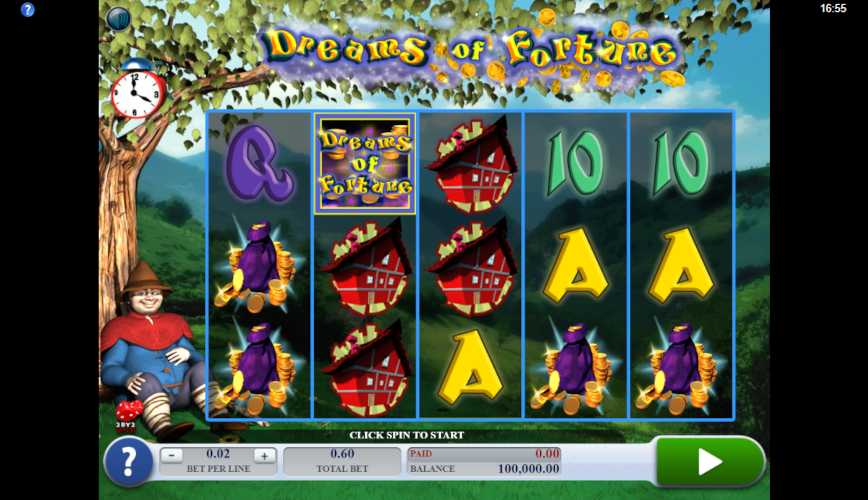Viewport: 868px width, 500px height.
Task: Toggle sound with the speaker icon
Action: [x=118, y=18]
